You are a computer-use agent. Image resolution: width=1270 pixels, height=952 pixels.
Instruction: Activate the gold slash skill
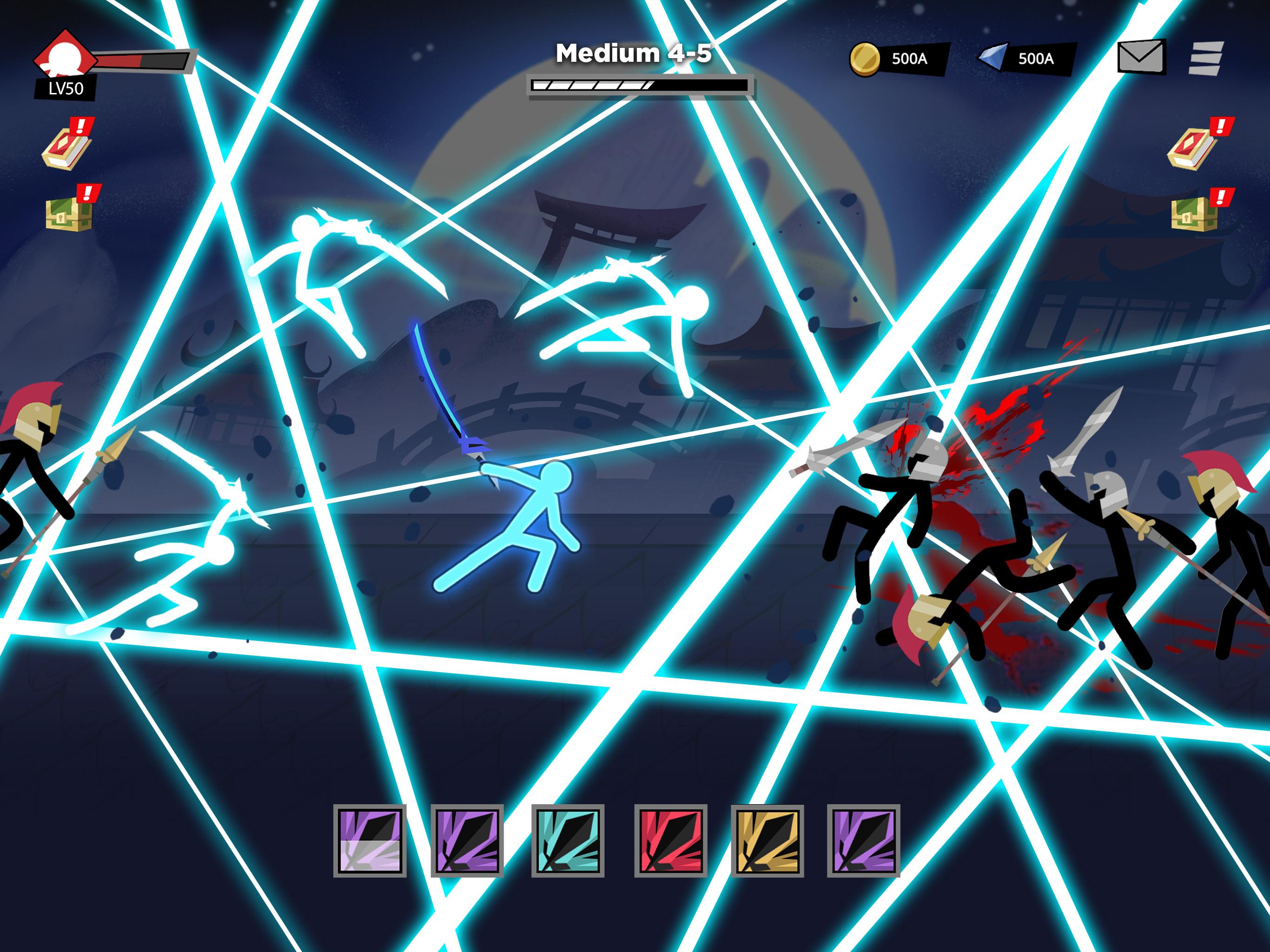pyautogui.click(x=767, y=840)
